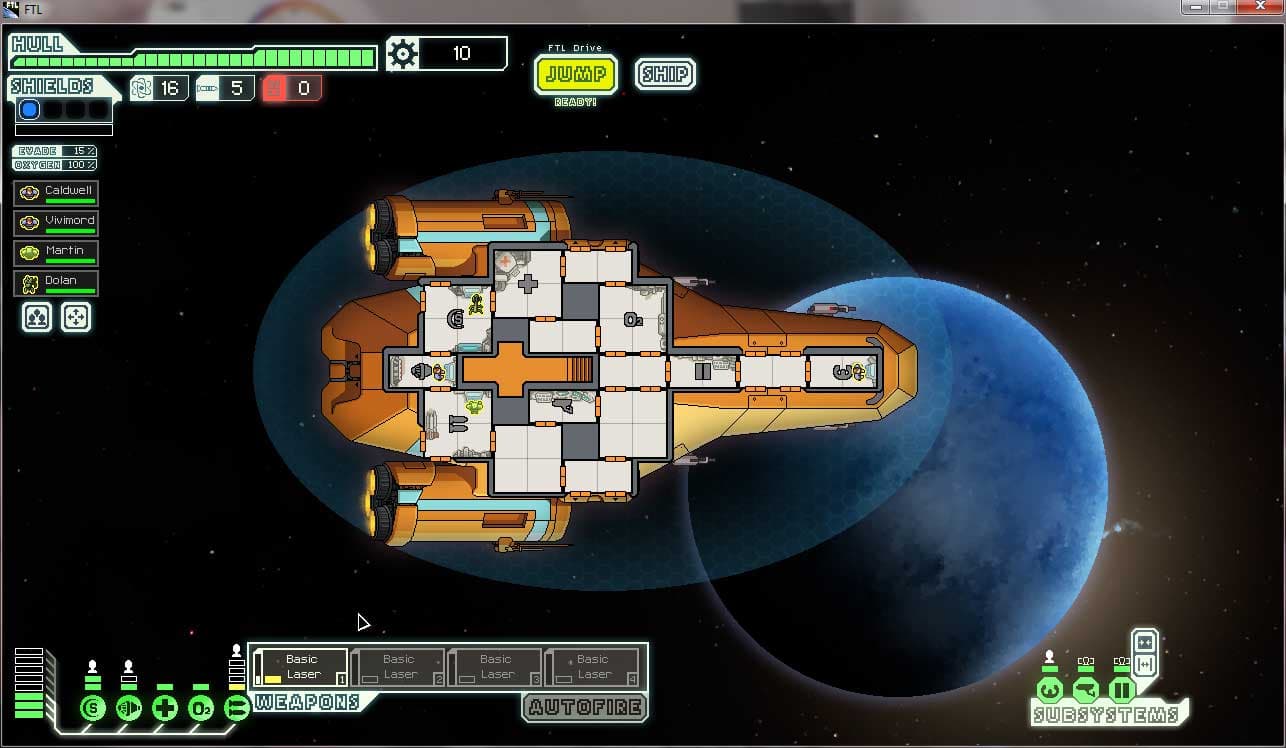Select crew member Martin

tap(56, 252)
